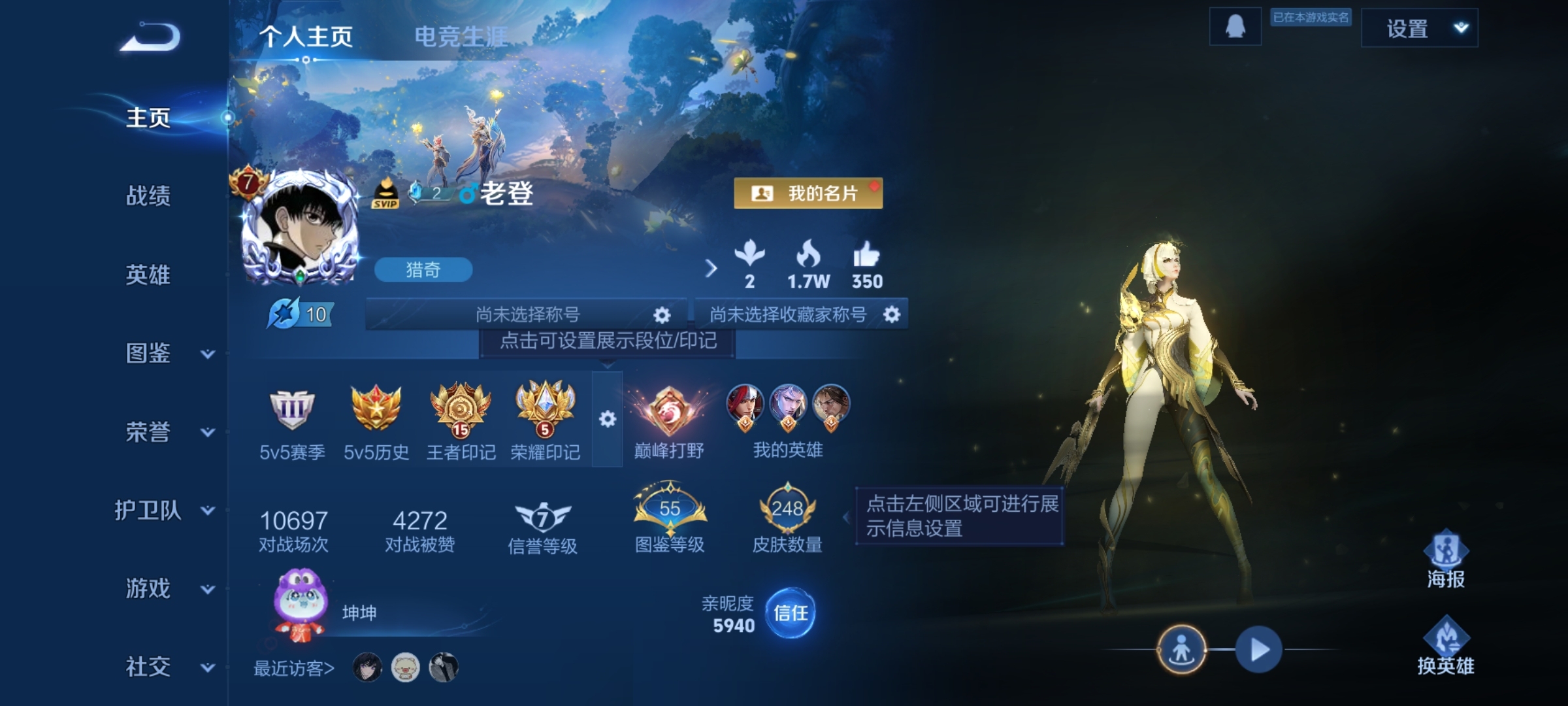Set title via 尚未选择称号 gear

(661, 315)
